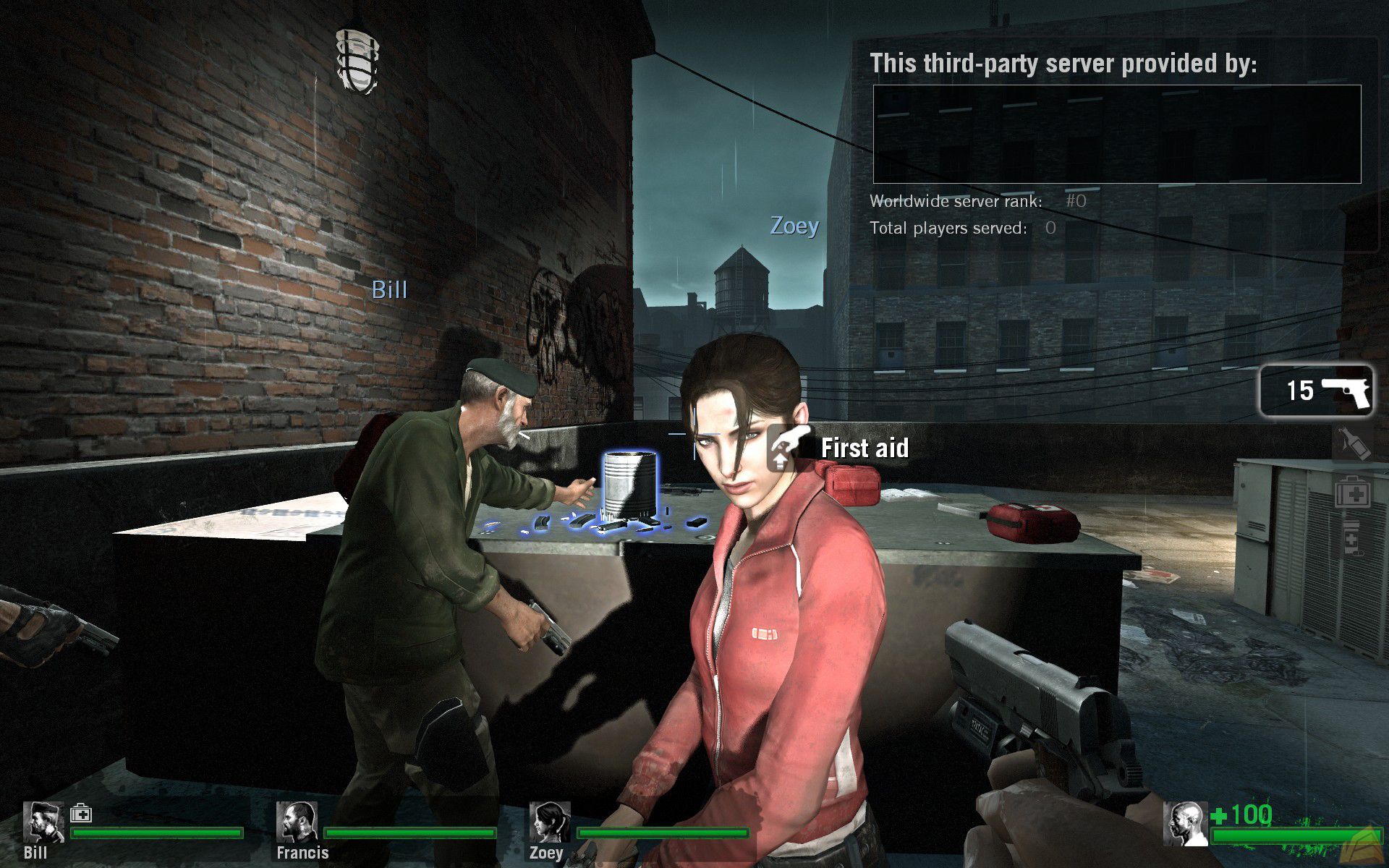Screen dimensions: 1389x868
Task: Click Bill's teammate portrait
Action: pyautogui.click(x=43, y=822)
